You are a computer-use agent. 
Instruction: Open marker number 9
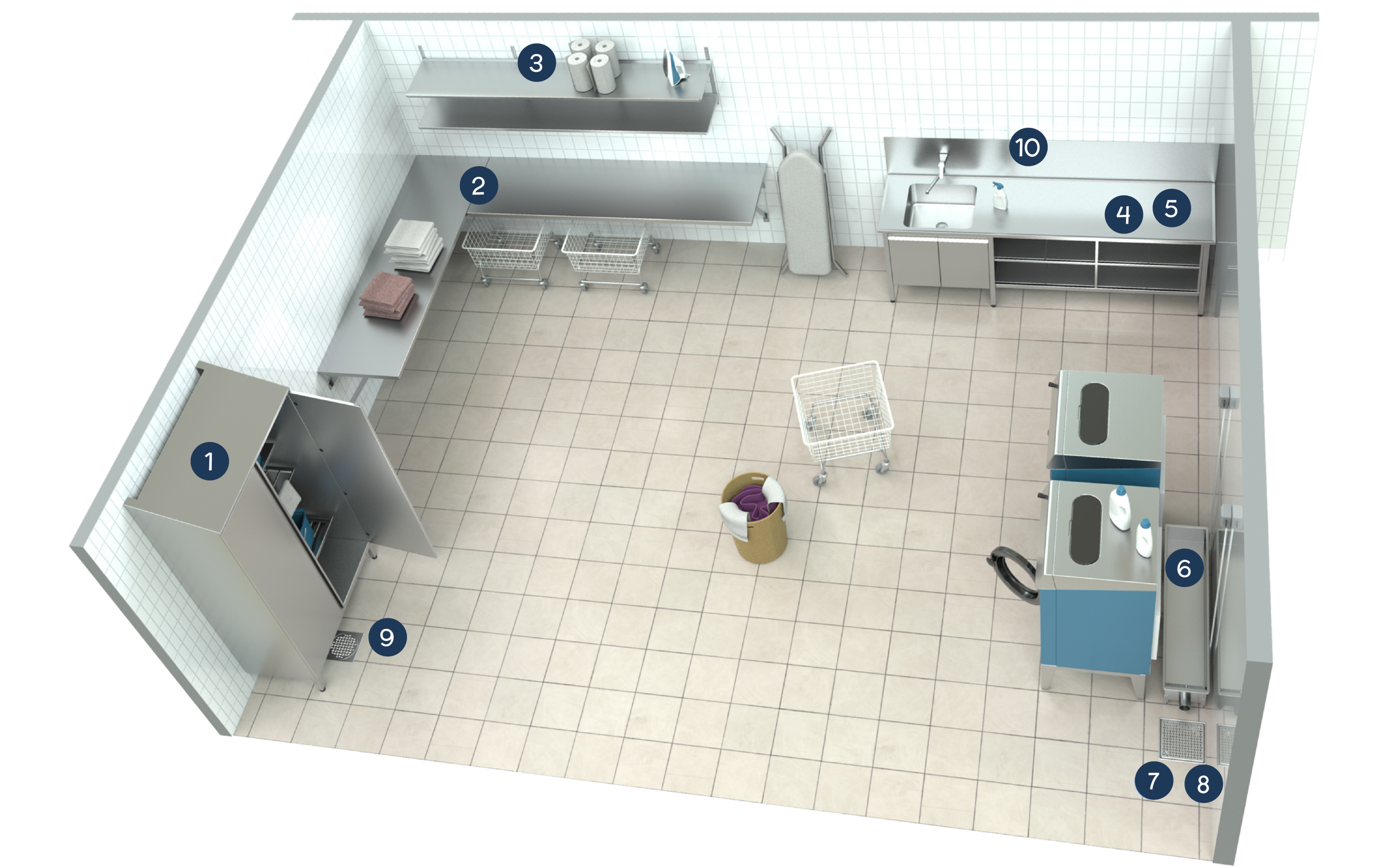387,637
